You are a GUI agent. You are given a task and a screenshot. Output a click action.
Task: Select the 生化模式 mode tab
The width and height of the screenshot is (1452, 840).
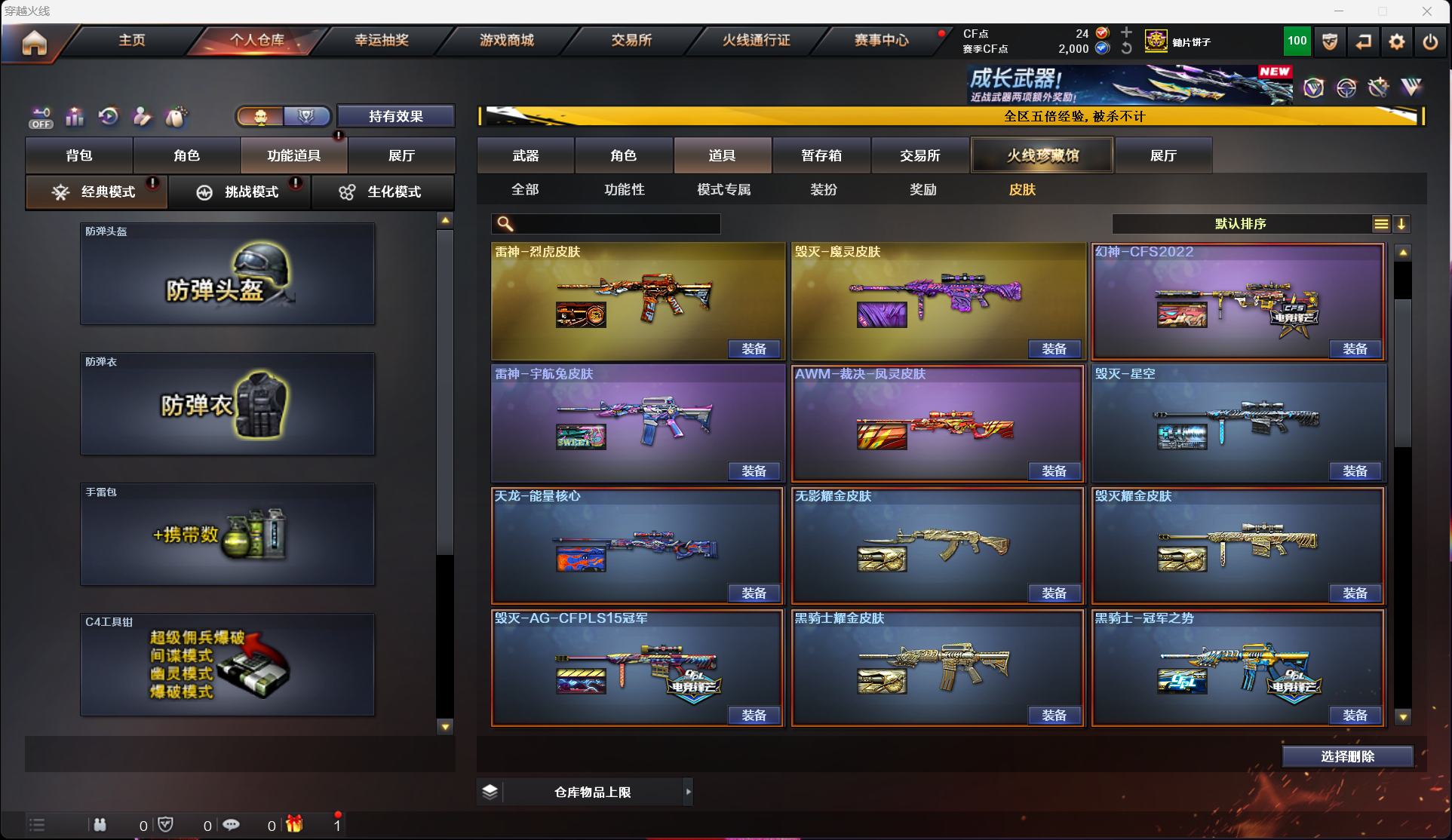pyautogui.click(x=383, y=192)
